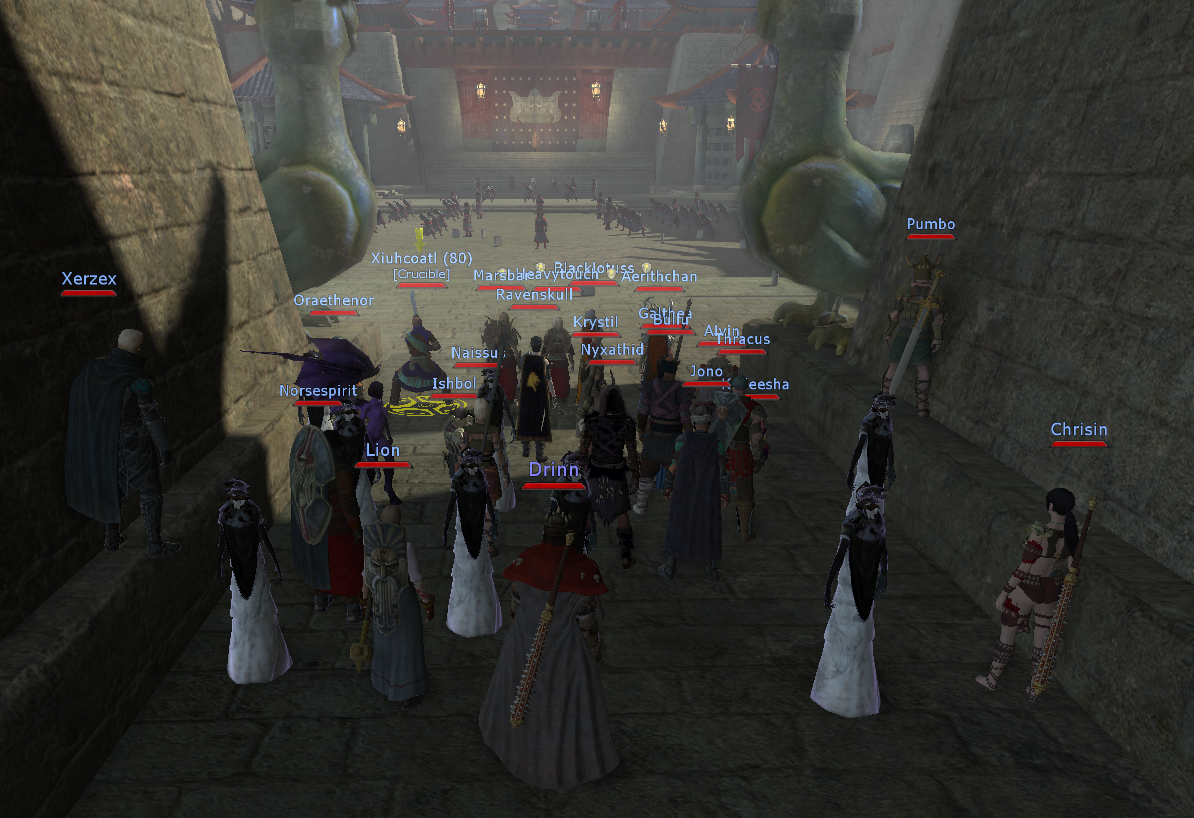Select the nameplate labeled Lion
Viewport: 1194px width, 818px height.
382,451
